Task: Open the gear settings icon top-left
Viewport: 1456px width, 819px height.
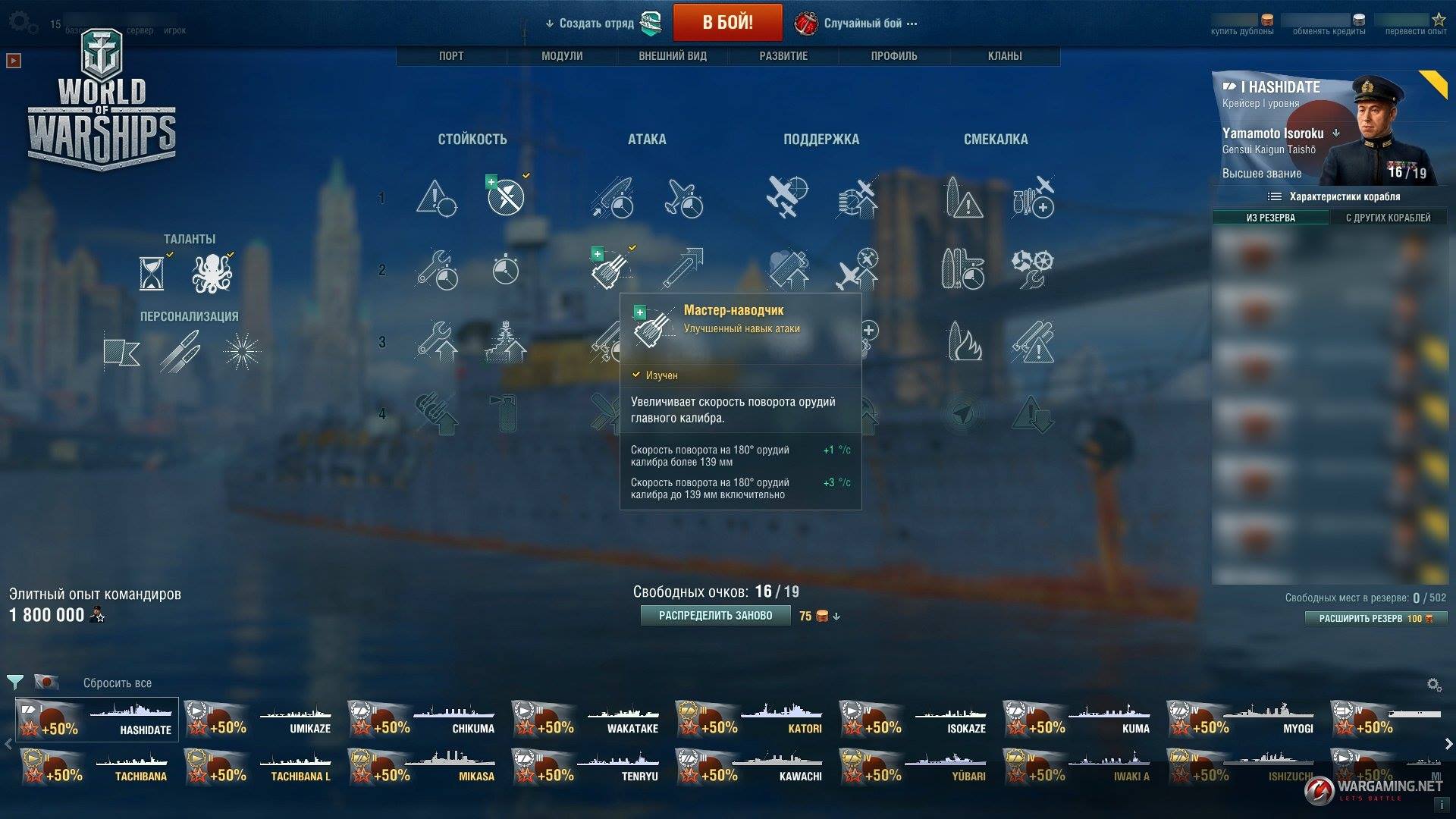Action: point(21,22)
